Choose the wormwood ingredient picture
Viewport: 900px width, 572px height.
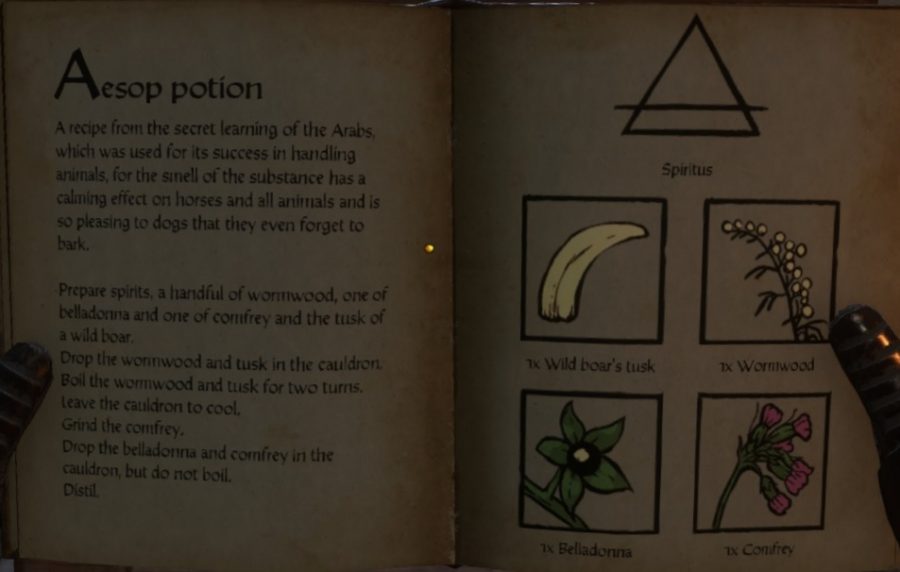pyautogui.click(x=768, y=270)
